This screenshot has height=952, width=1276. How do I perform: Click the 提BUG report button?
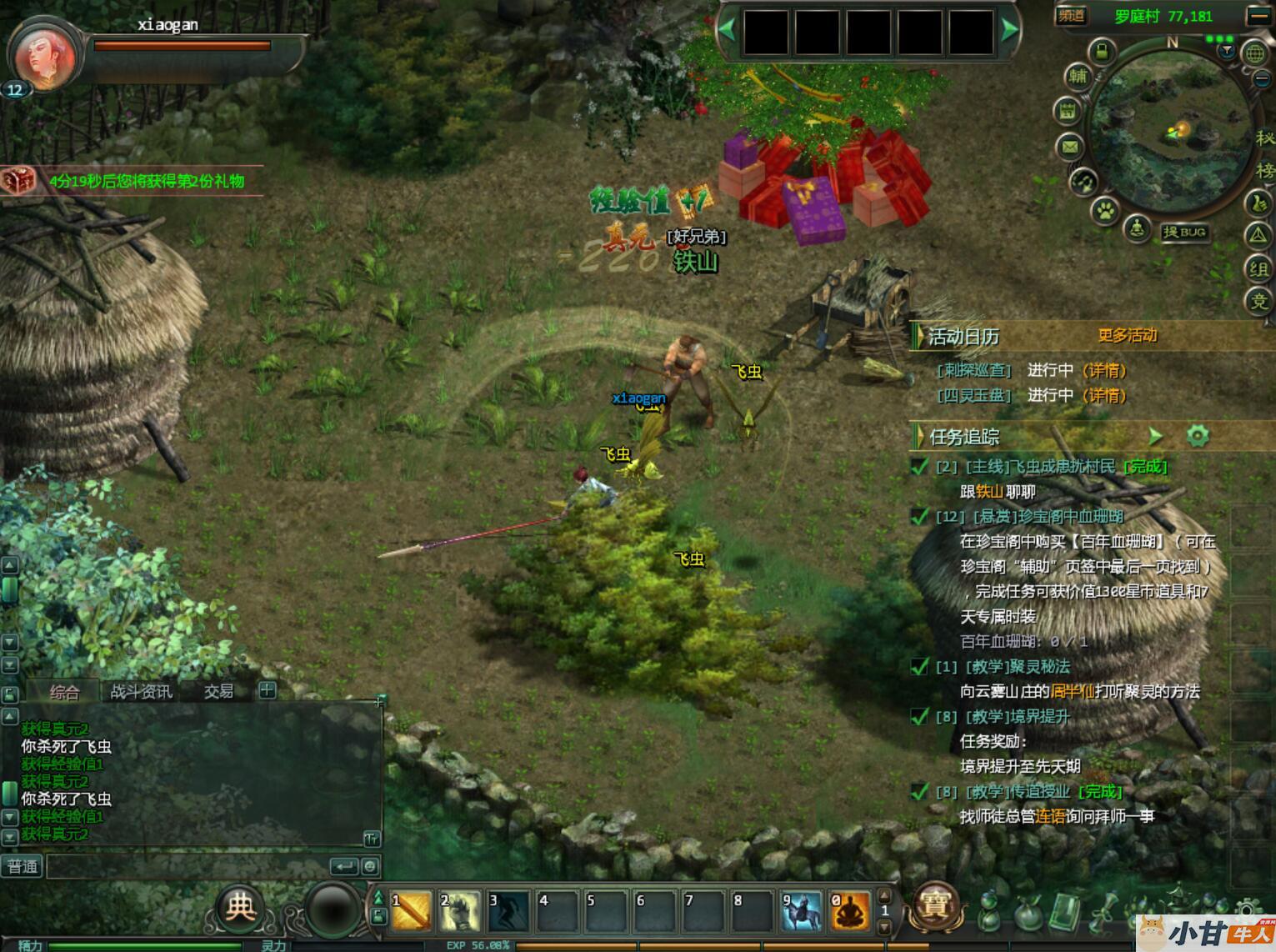(x=1185, y=233)
